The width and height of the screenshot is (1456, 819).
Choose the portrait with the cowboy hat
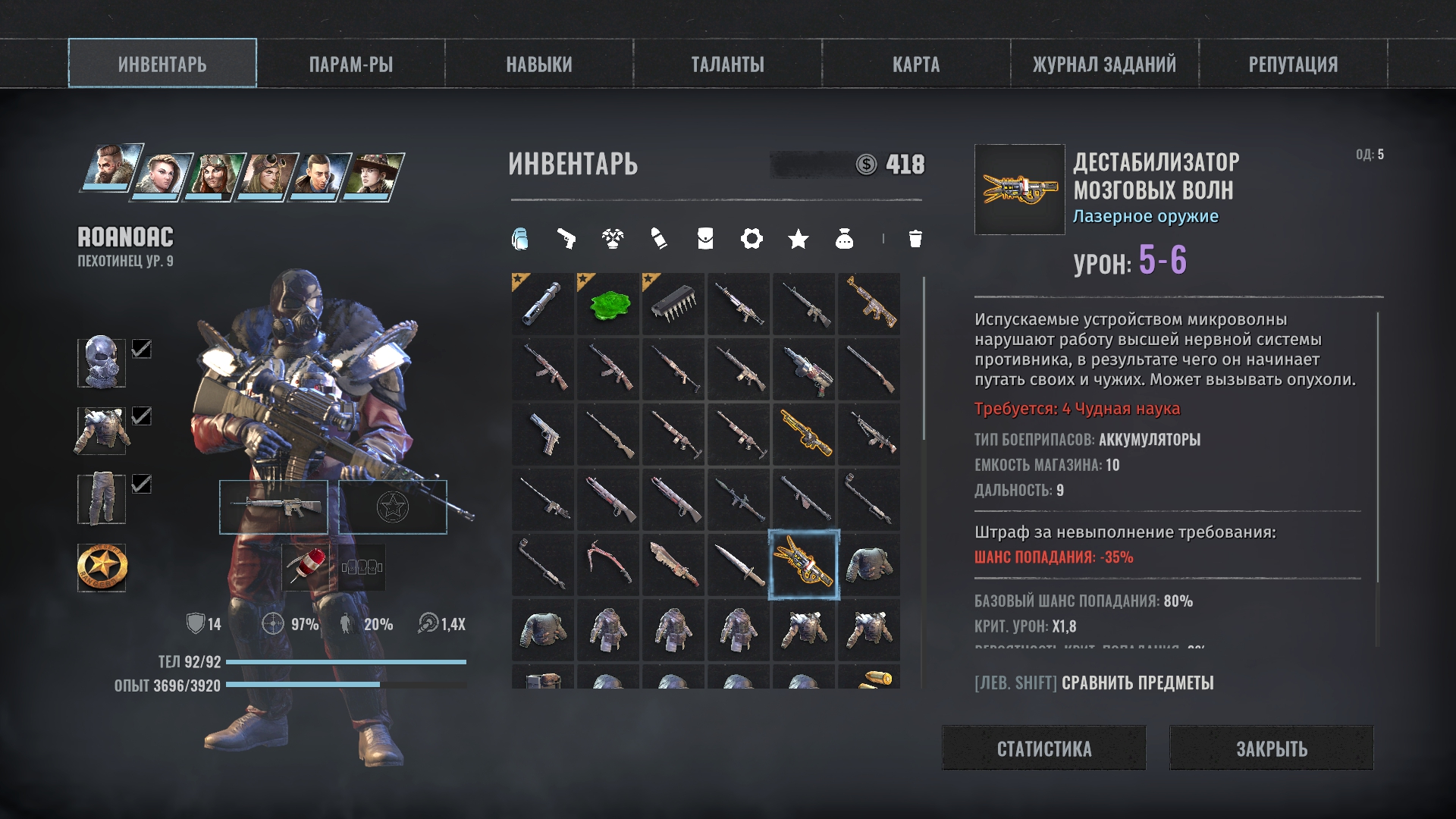(372, 176)
